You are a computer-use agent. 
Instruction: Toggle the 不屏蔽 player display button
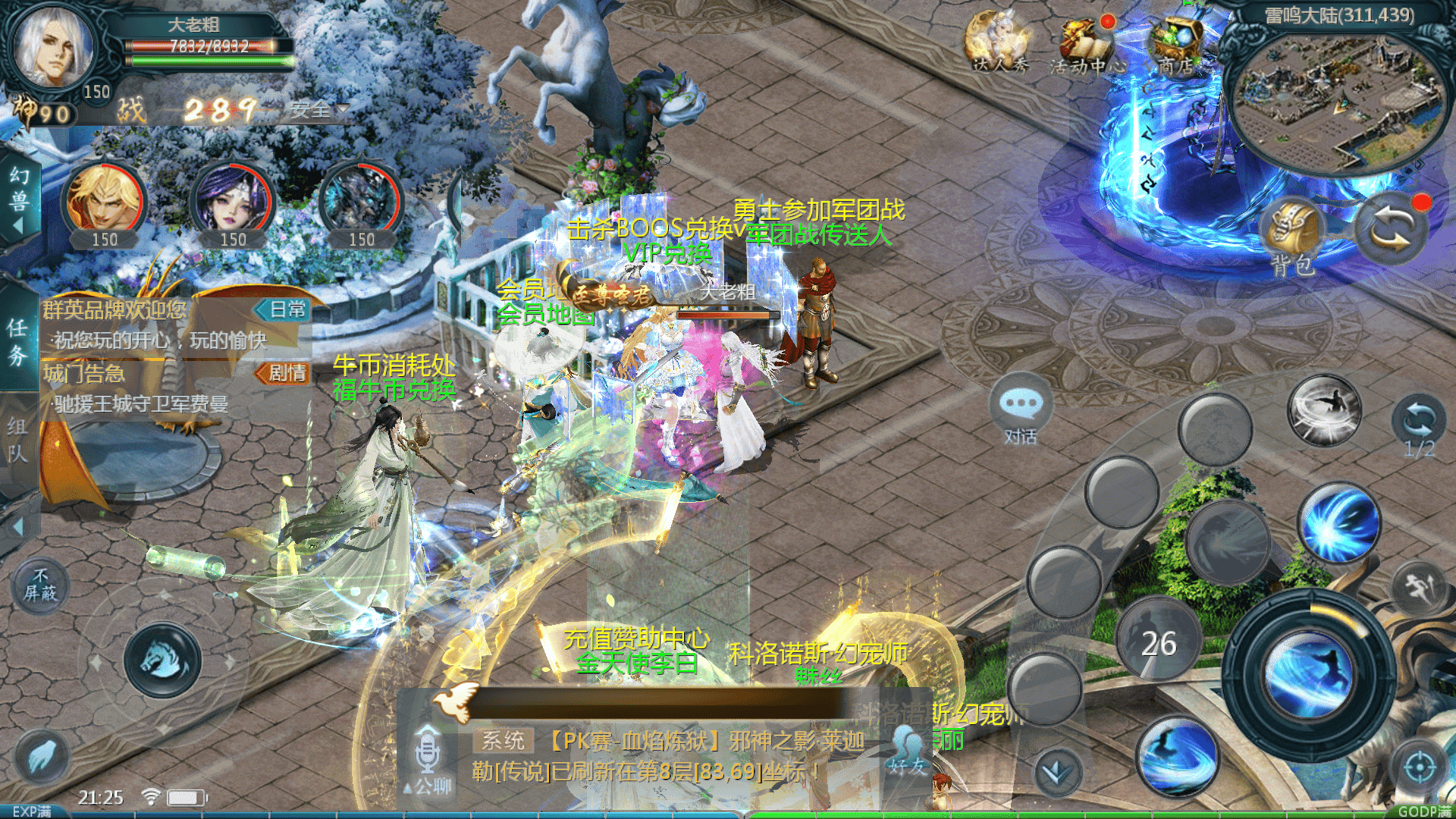coord(40,586)
